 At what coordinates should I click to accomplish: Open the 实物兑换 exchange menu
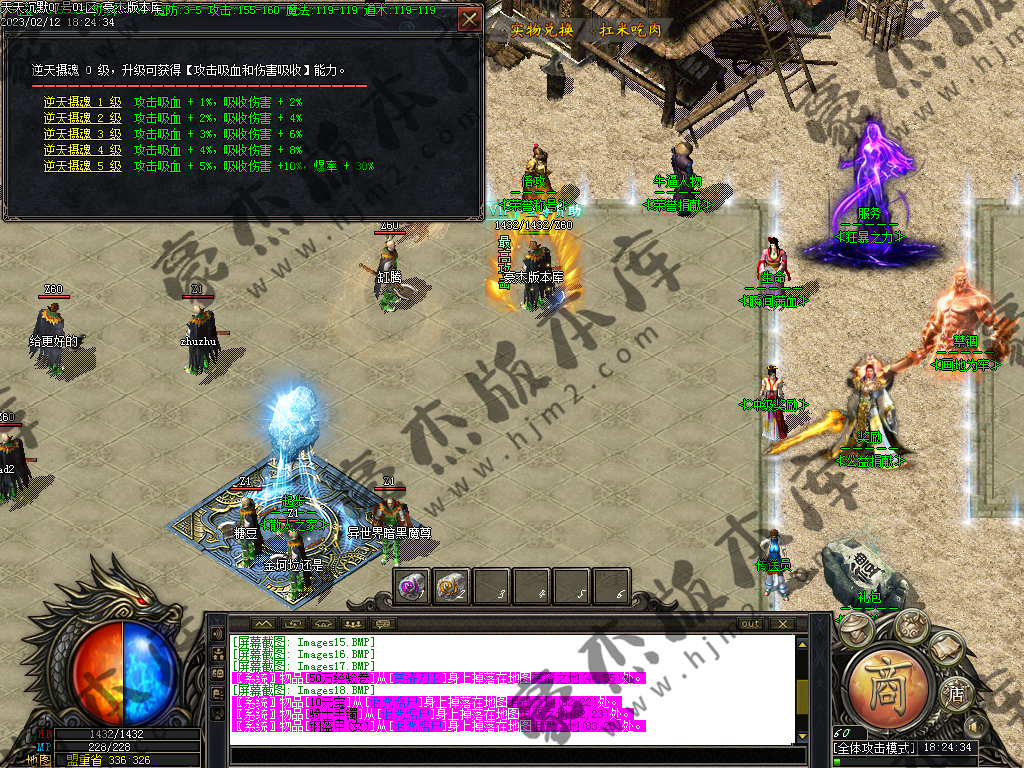click(542, 30)
